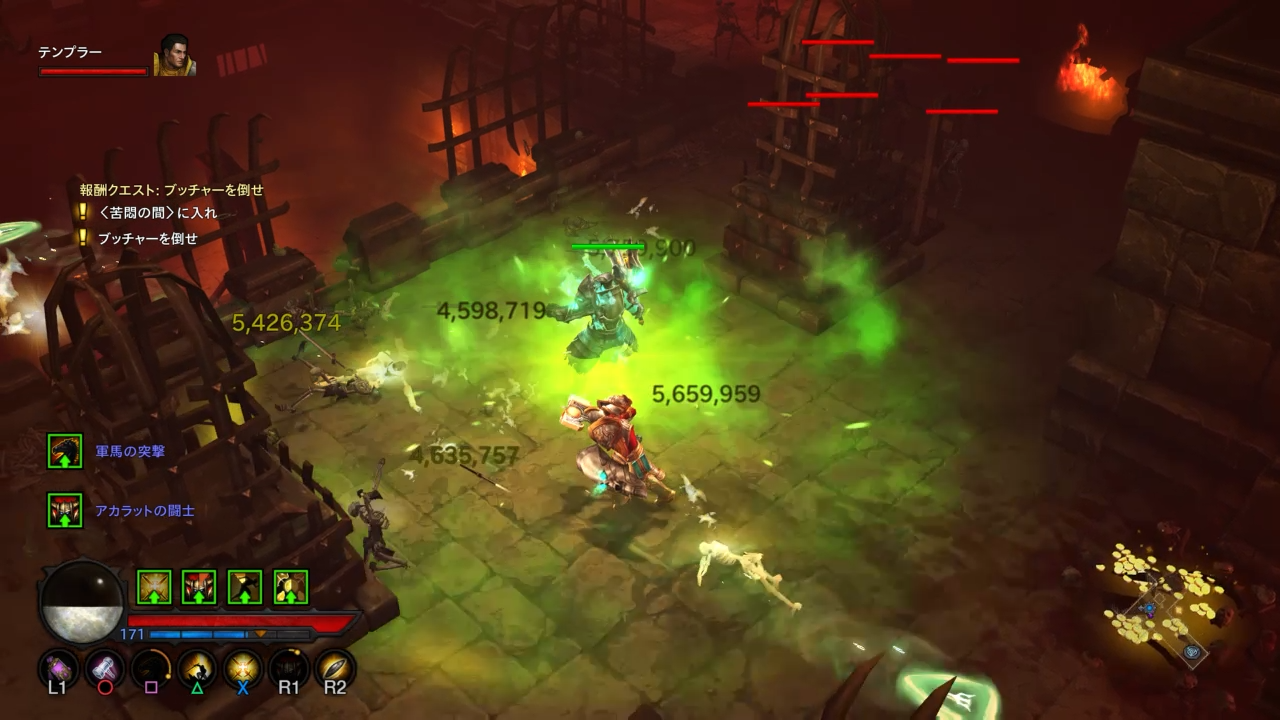
Task: Select the golden stone-skin buff icon
Action: coord(290,587)
